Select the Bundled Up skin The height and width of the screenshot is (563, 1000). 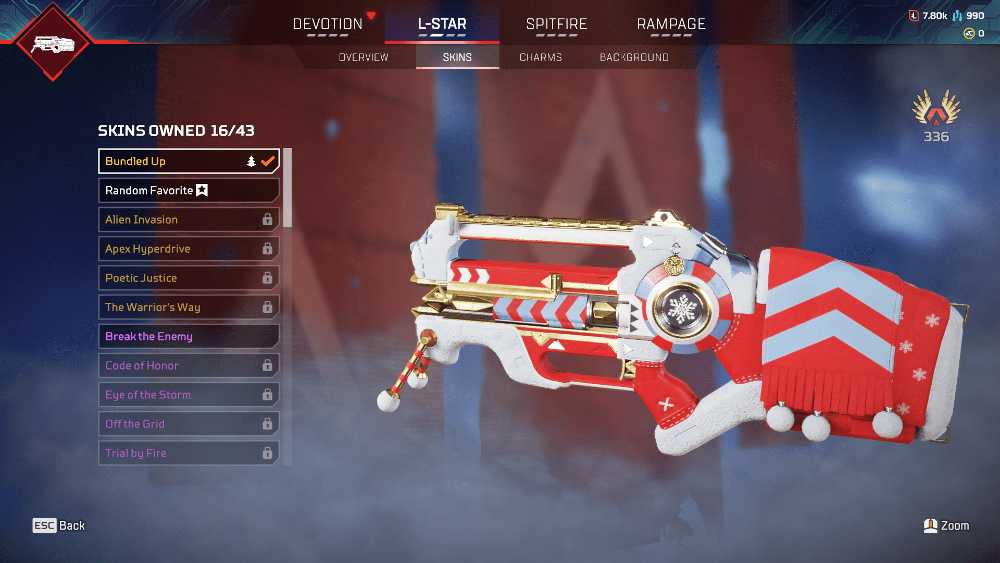click(188, 161)
